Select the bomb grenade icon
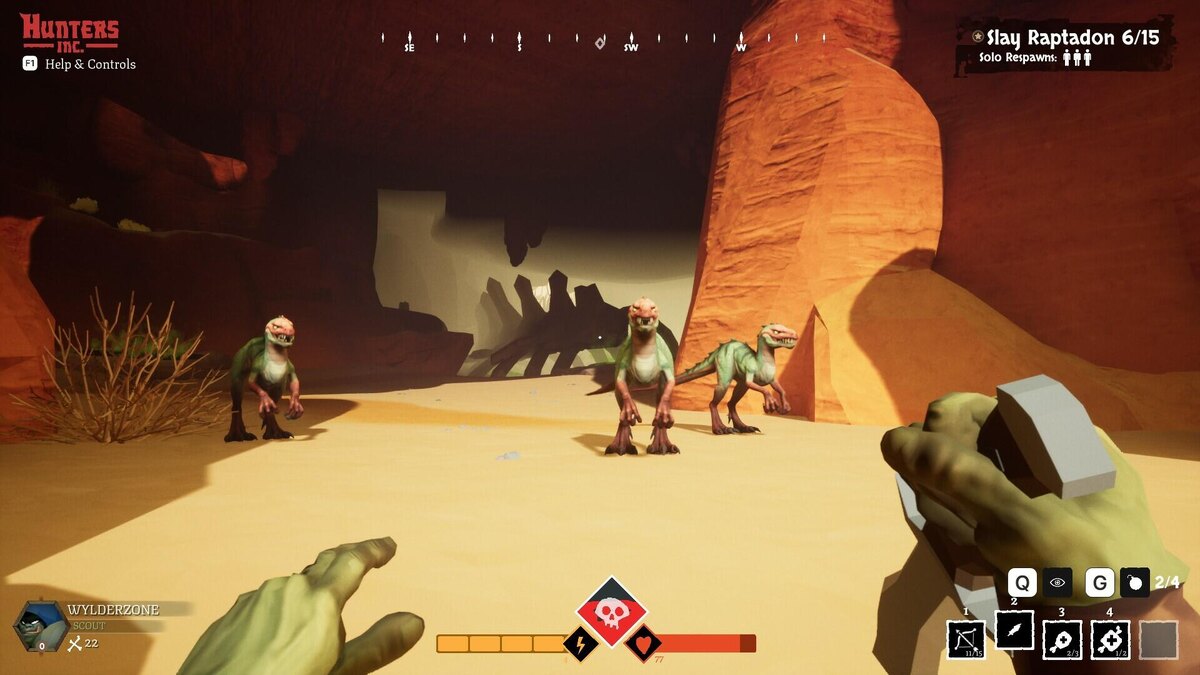 (1134, 582)
